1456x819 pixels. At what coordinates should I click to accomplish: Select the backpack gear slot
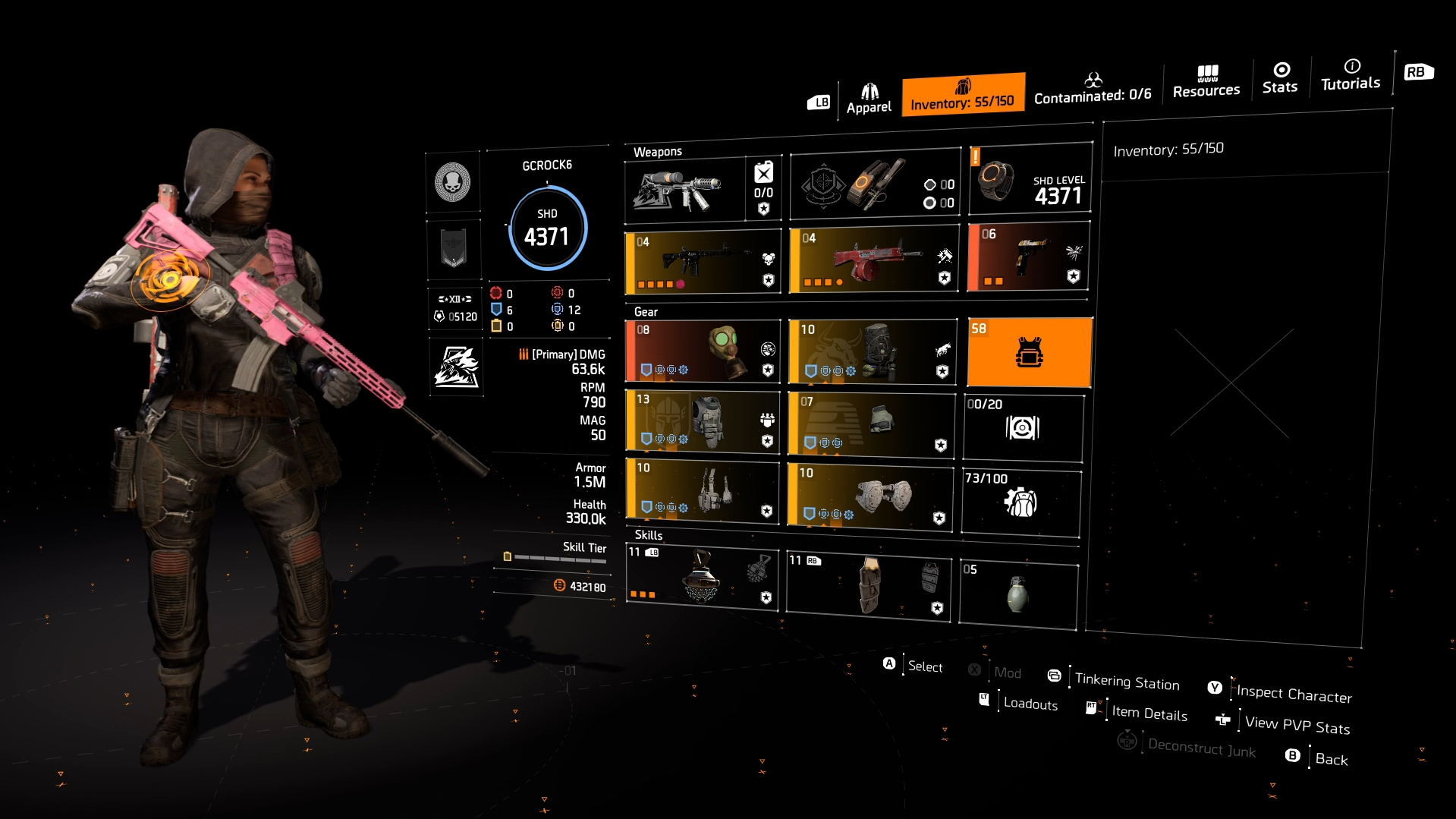873,351
